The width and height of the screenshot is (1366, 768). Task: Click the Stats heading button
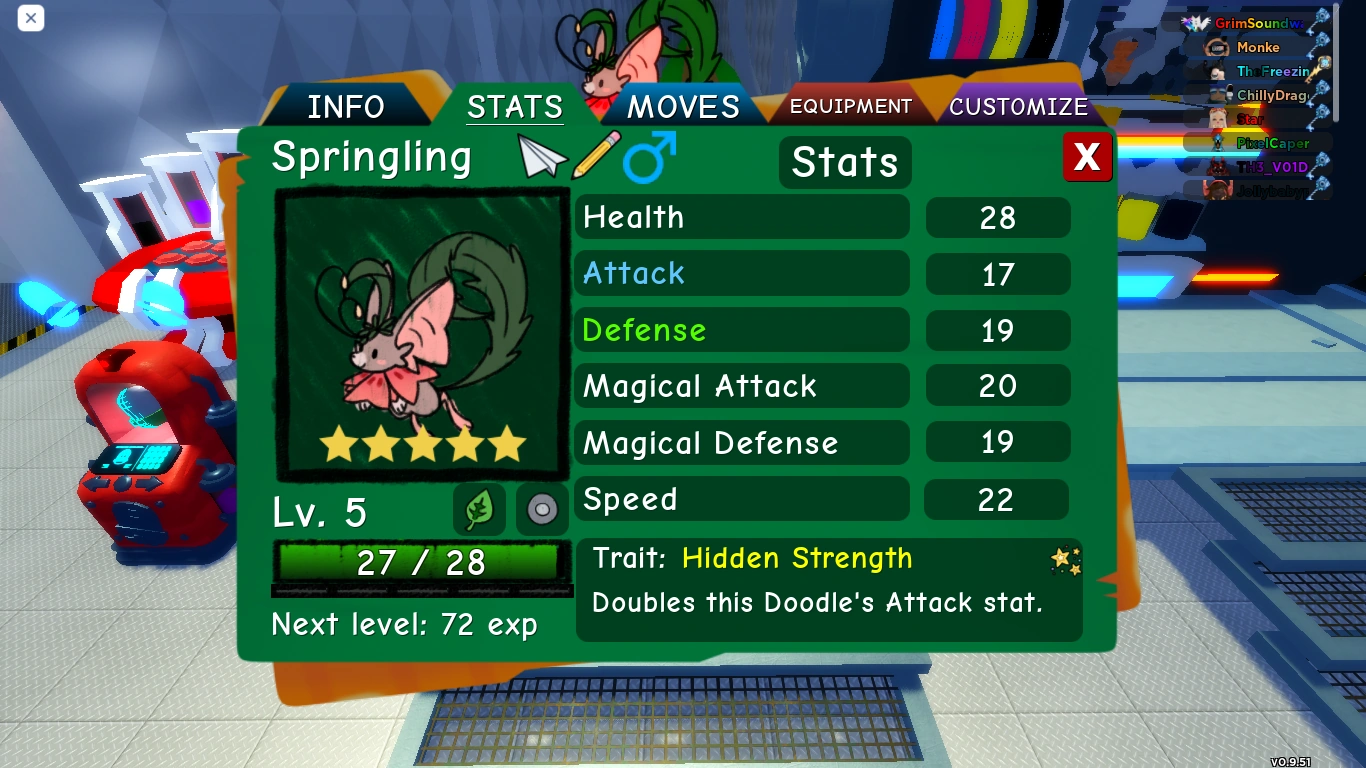click(845, 162)
